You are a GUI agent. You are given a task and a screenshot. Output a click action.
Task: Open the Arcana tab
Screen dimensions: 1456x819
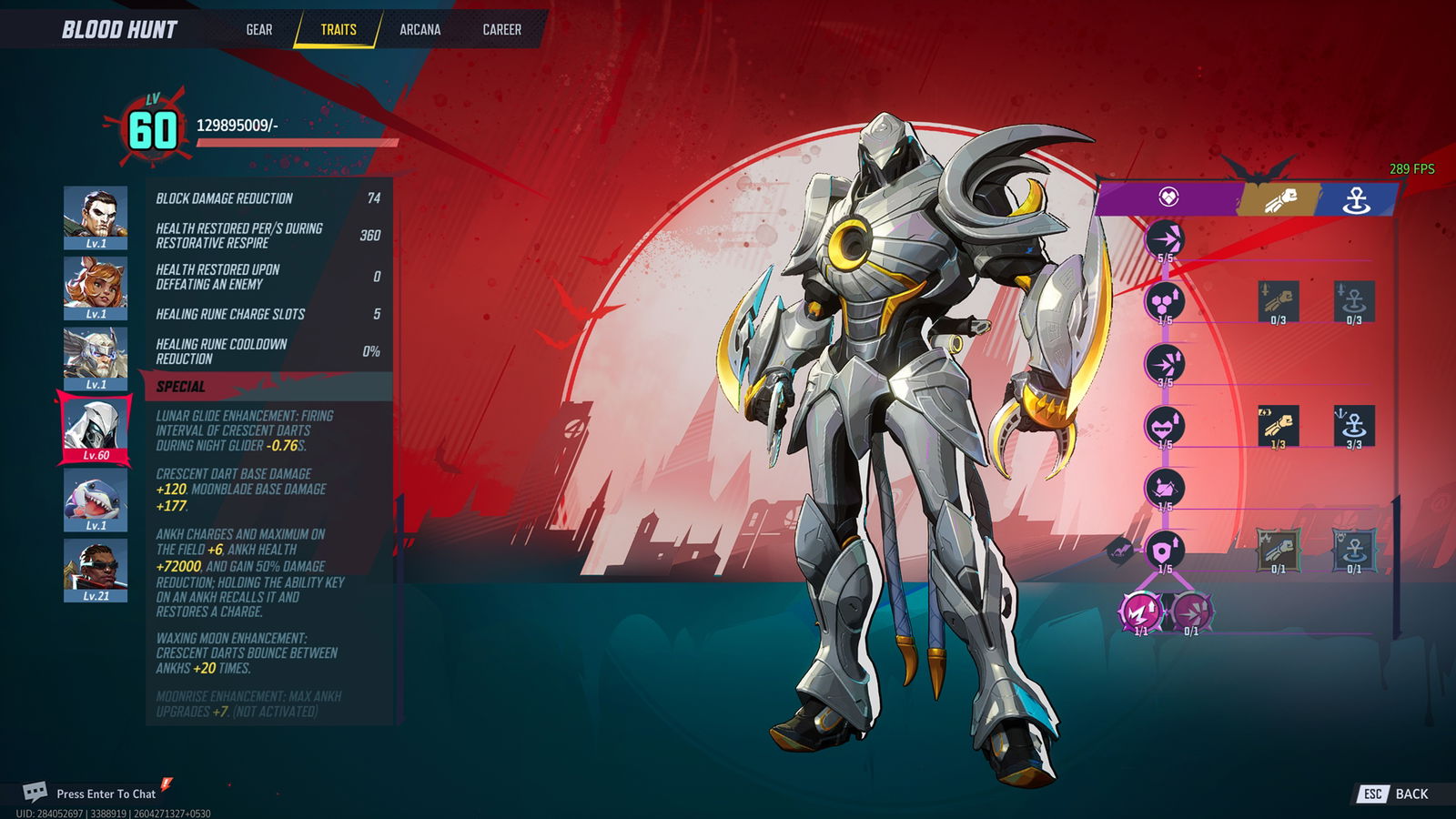point(420,30)
